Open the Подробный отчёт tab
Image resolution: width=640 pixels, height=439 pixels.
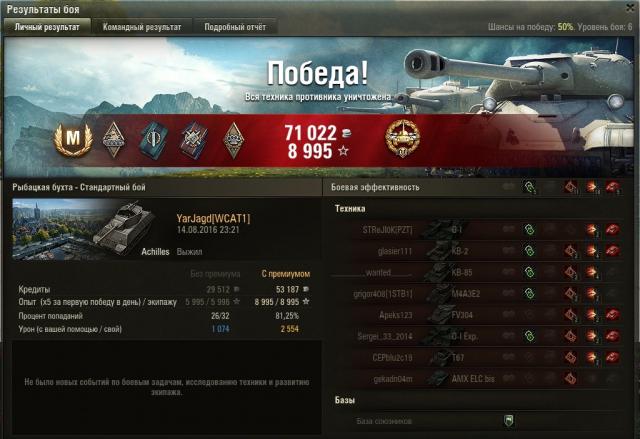235,27
